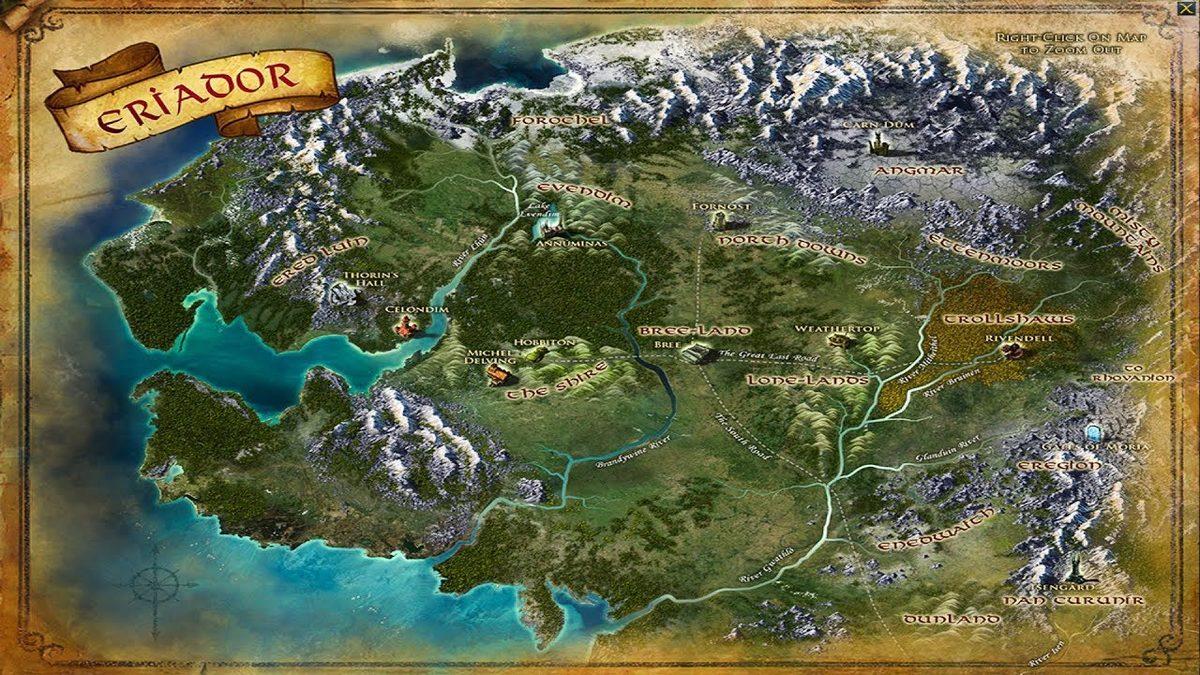
Task: Choose the Eregion region label
Action: tap(1059, 466)
